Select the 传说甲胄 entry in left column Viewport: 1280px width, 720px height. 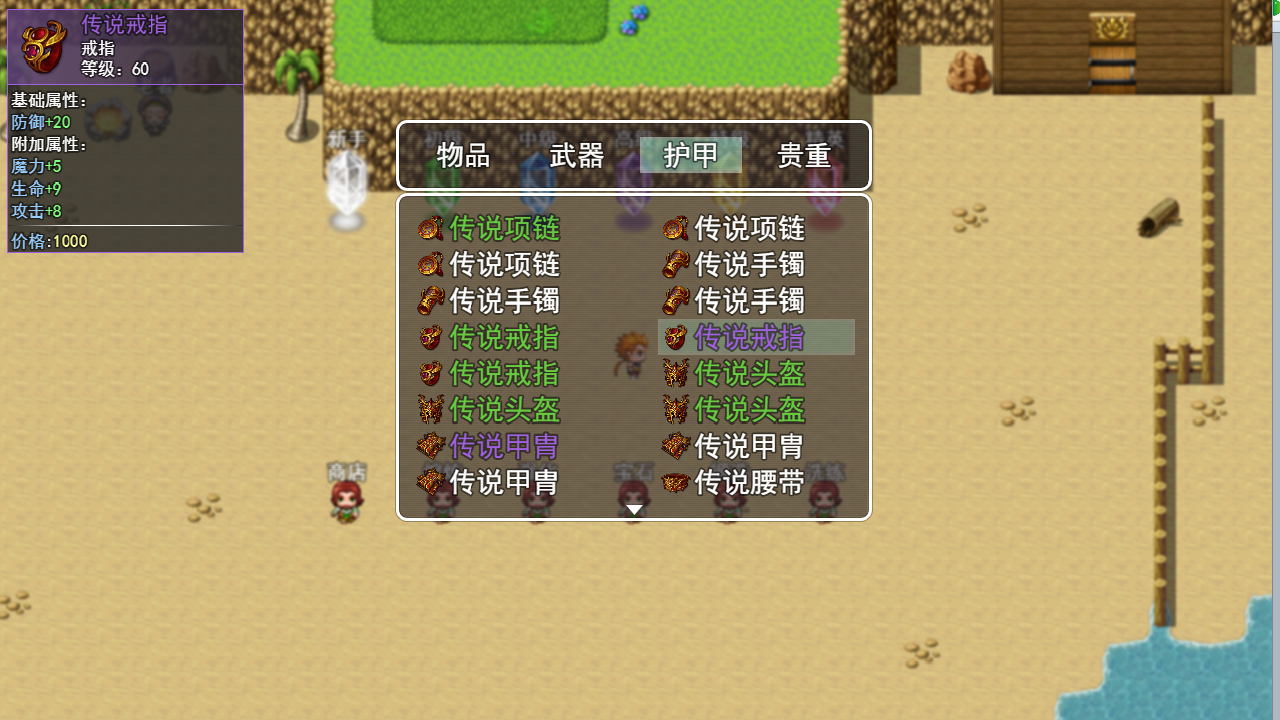tap(504, 445)
